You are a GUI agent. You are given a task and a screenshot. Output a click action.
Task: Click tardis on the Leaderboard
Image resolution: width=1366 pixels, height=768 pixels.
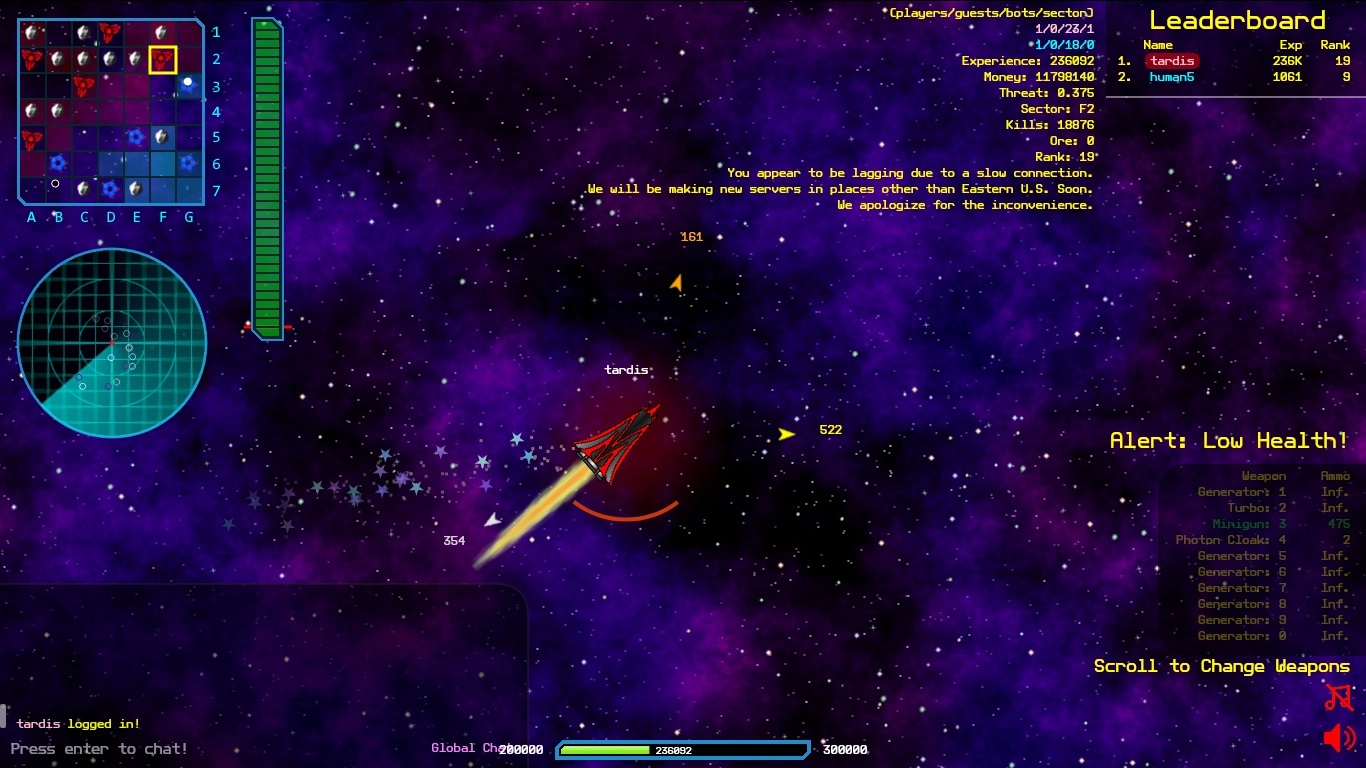1171,60
